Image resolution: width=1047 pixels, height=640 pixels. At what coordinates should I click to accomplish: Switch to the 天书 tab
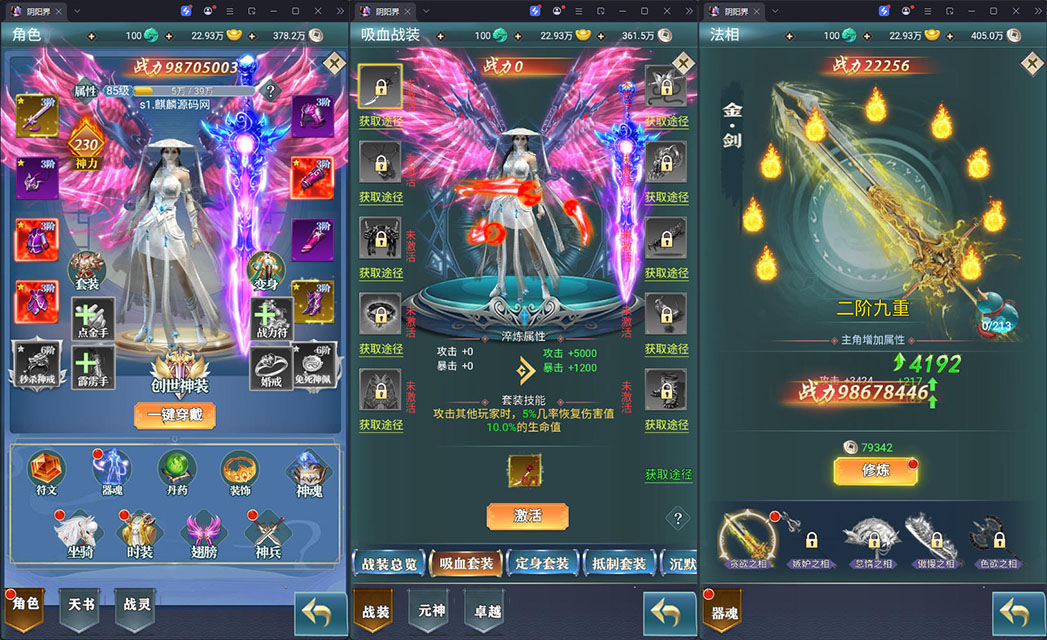(80, 605)
